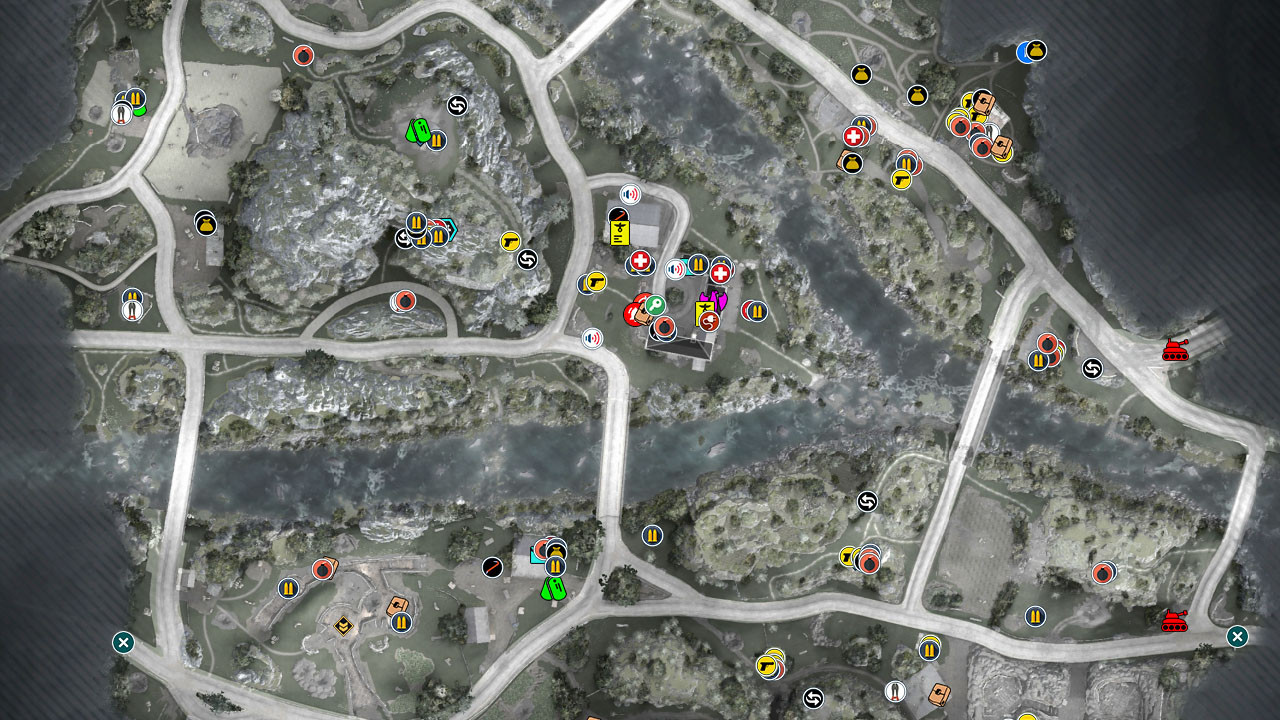The height and width of the screenshot is (720, 1280).
Task: Open the yellow Nazi eagle document marker
Action: (620, 235)
